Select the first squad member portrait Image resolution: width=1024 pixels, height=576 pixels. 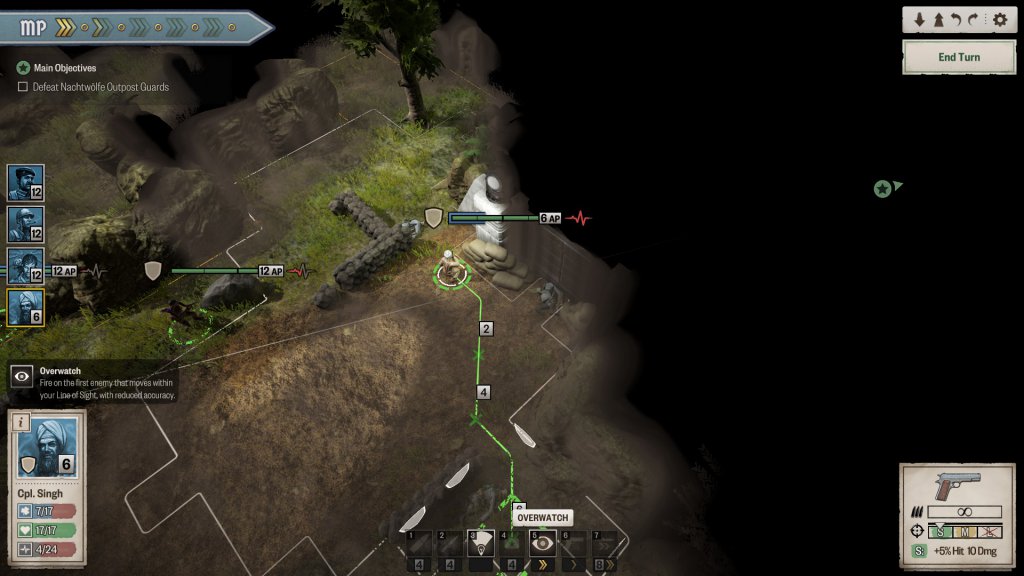(25, 182)
